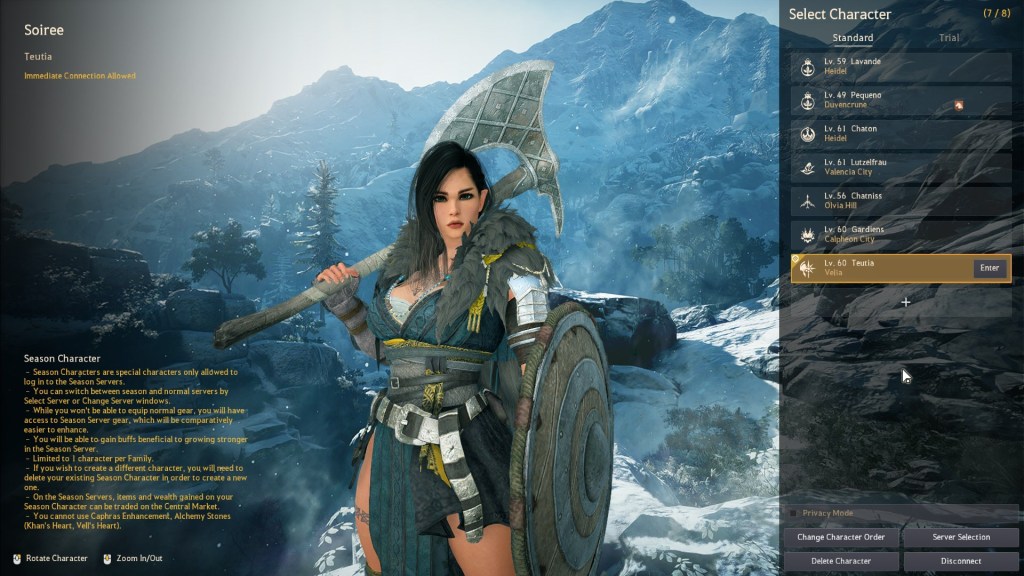Select the Lv. 56 Charniss character
The height and width of the screenshot is (576, 1024).
pos(900,201)
